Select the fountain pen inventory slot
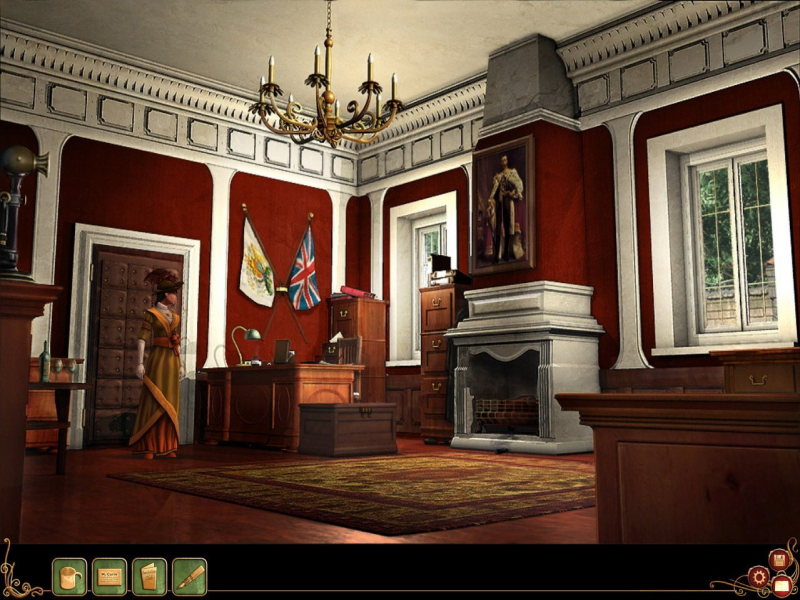This screenshot has width=800, height=600. pos(189,576)
